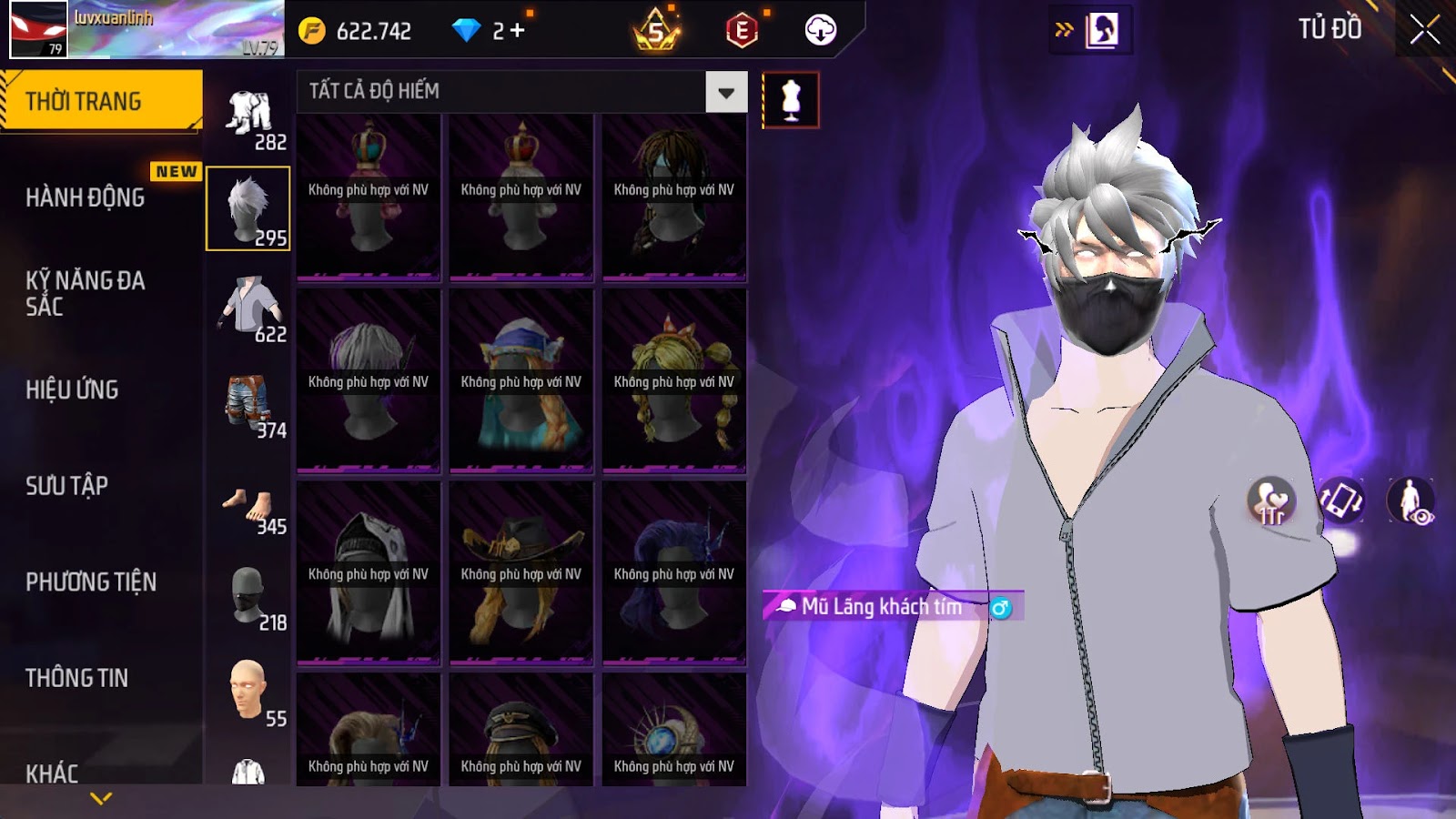Select Kỹ Năng Đa Sắc menu entry
Viewport: 1456px width, 819px height.
coord(86,293)
